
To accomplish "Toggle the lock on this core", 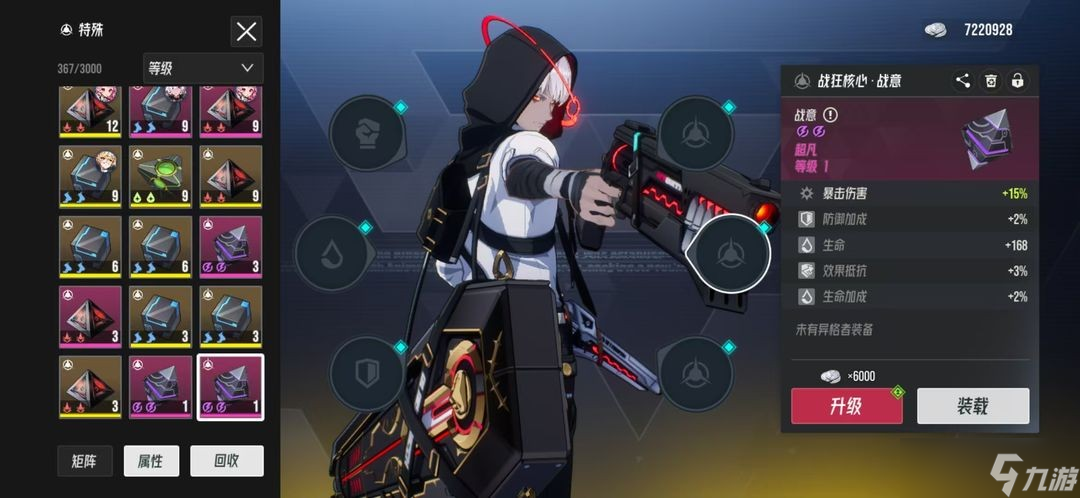I will pyautogui.click(x=1017, y=82).
